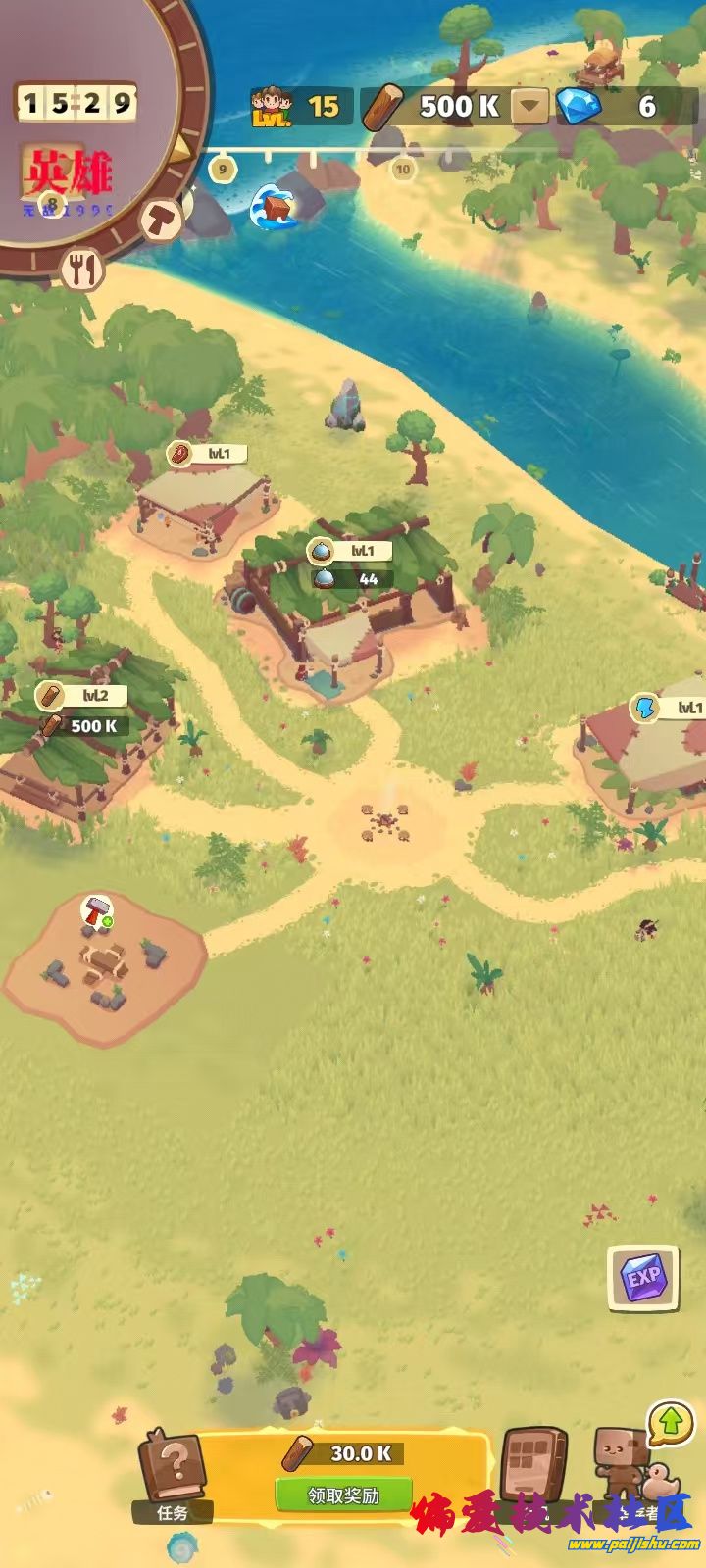Tap the hammer build marker on empty plot
The height and width of the screenshot is (1568, 706).
click(97, 911)
